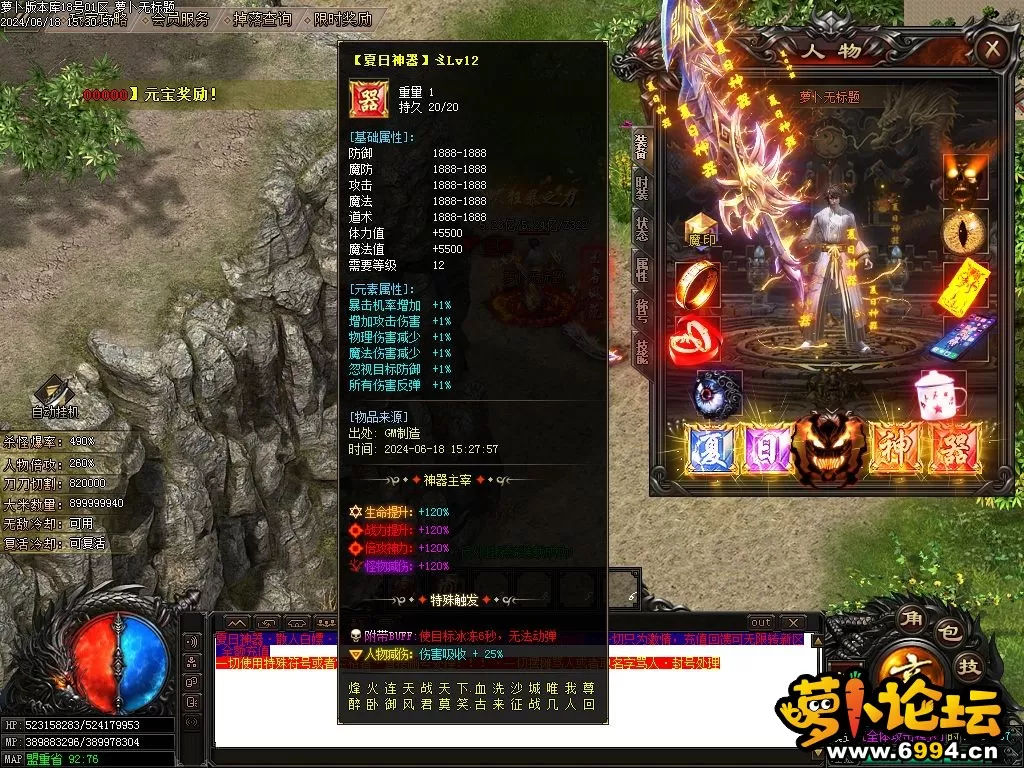
Task: Select the purple 日 equipment tile
Action: coord(767,448)
